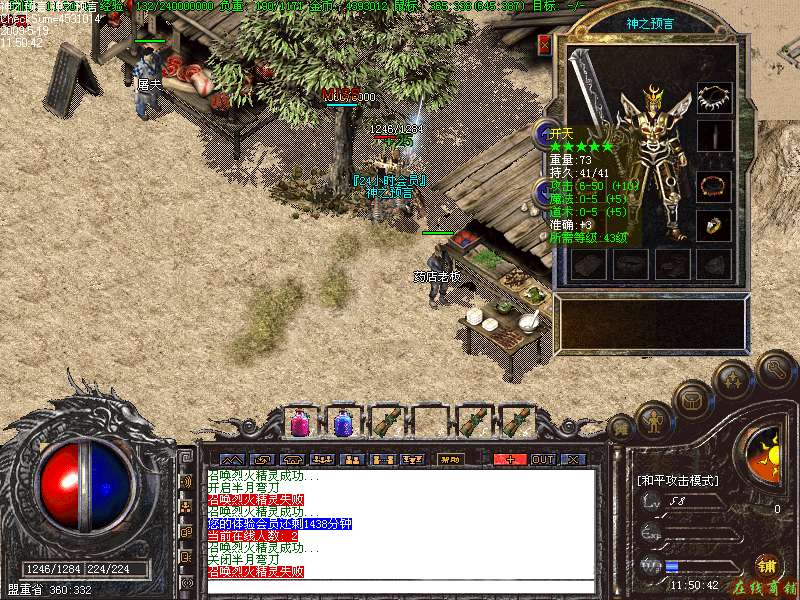The height and width of the screenshot is (600, 800).
Task: Open the character status round button
Action: coord(652,422)
